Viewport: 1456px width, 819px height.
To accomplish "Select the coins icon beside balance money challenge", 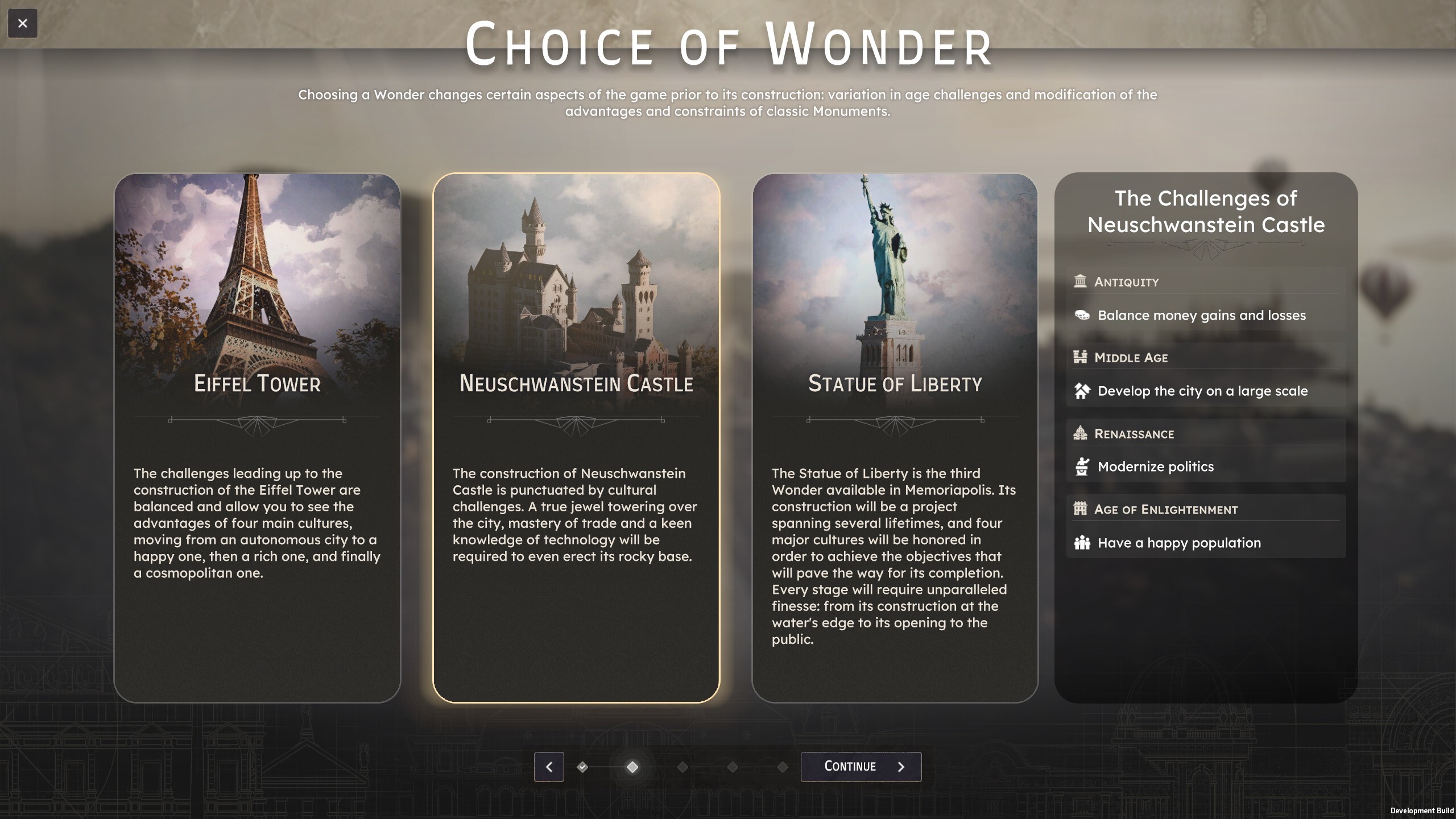I will coord(1083,315).
